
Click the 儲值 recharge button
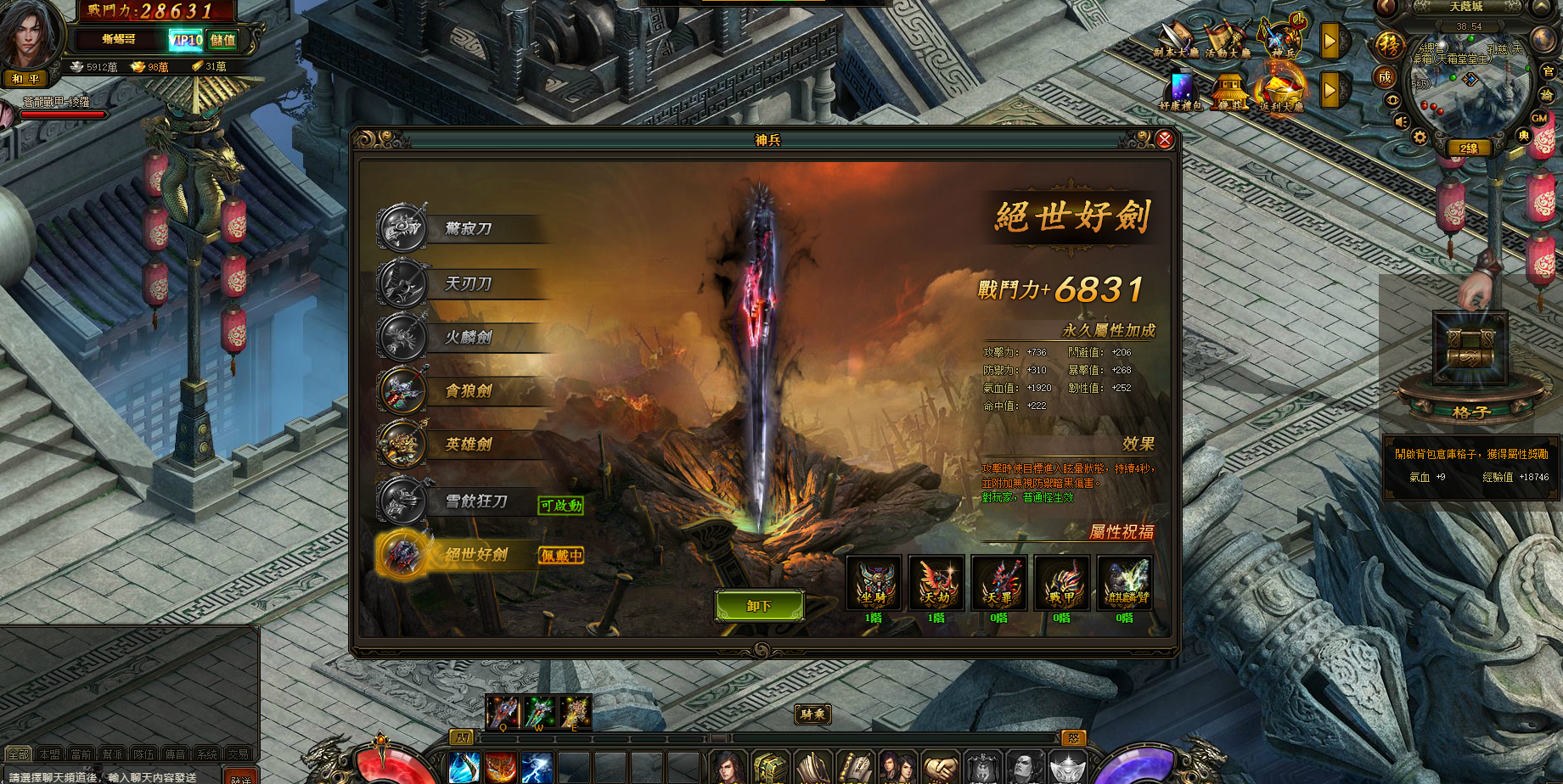coord(223,40)
